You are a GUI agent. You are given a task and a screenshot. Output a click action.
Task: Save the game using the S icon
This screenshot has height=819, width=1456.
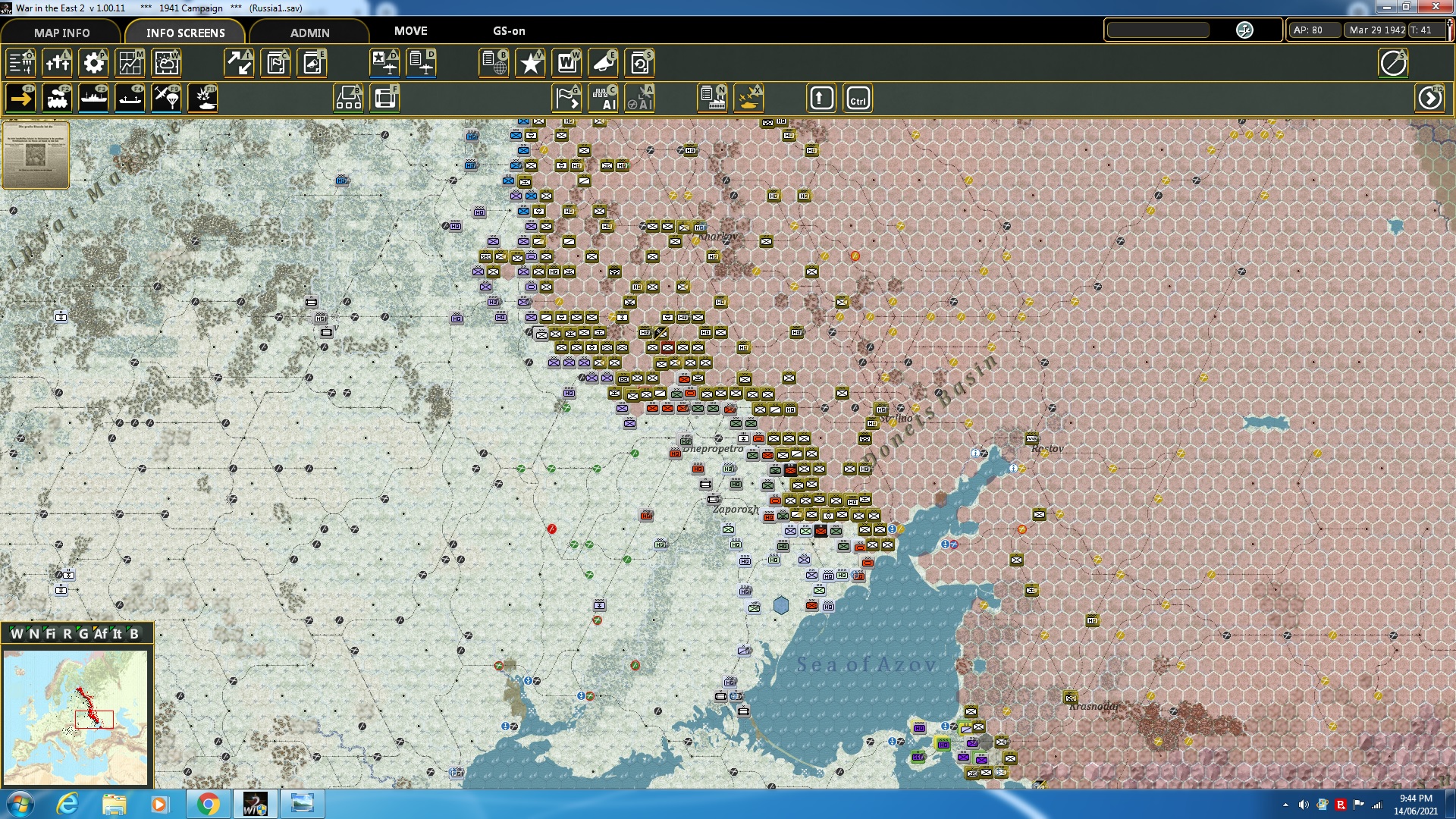click(641, 63)
